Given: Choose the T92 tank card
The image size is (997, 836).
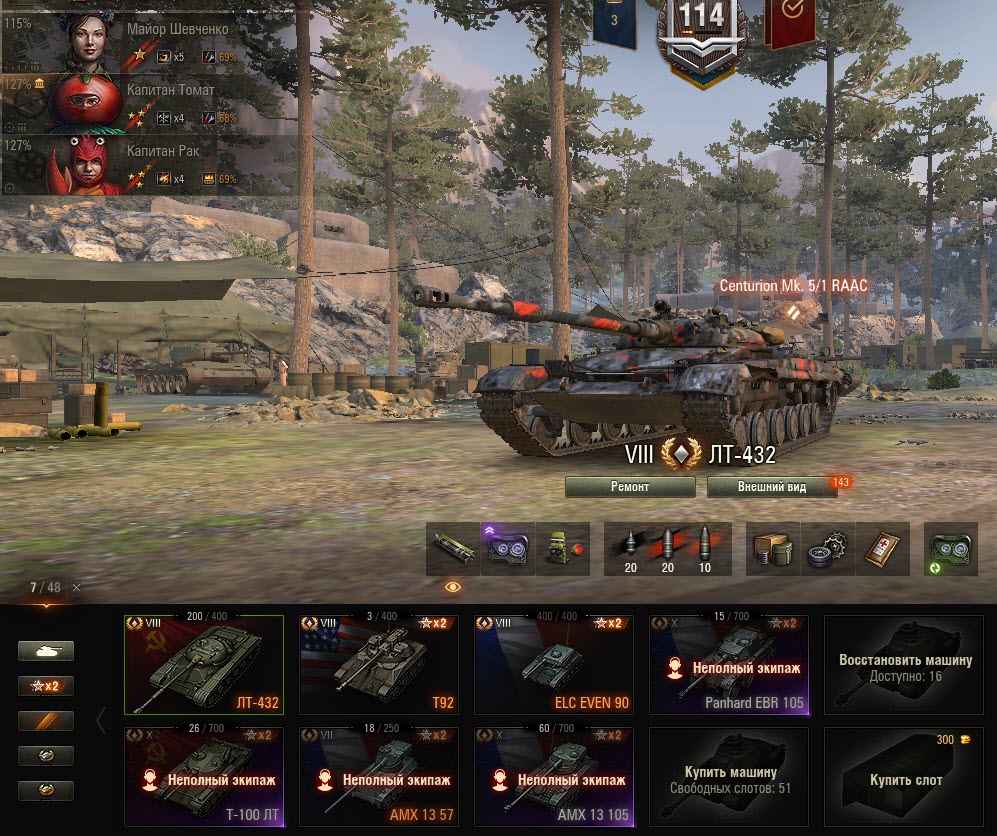Looking at the screenshot, I should point(379,664).
